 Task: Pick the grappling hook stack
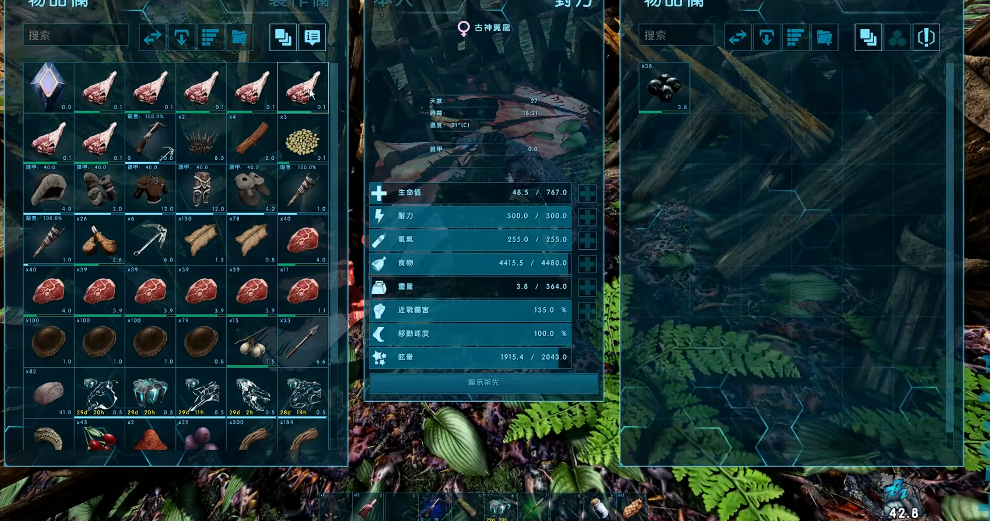tap(150, 239)
